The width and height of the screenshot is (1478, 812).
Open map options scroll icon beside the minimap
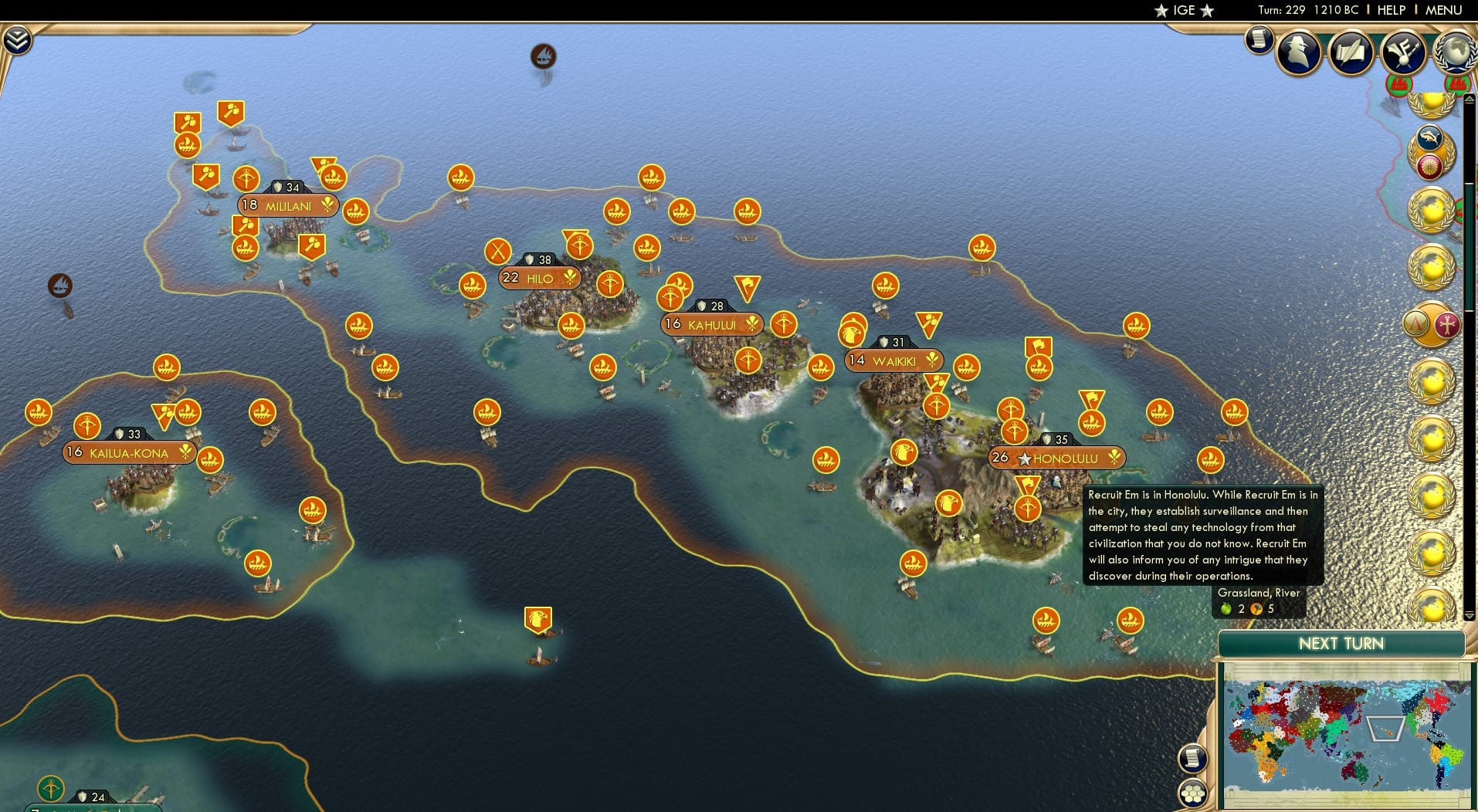pos(1194,758)
